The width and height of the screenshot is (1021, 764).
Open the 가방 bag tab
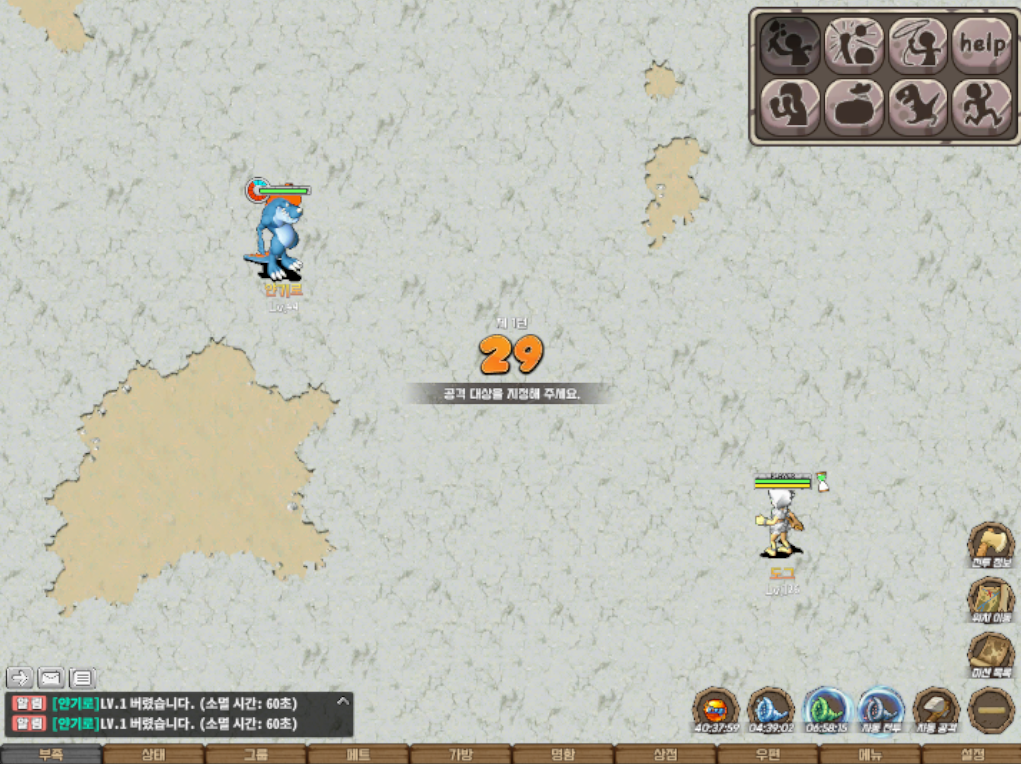point(460,754)
